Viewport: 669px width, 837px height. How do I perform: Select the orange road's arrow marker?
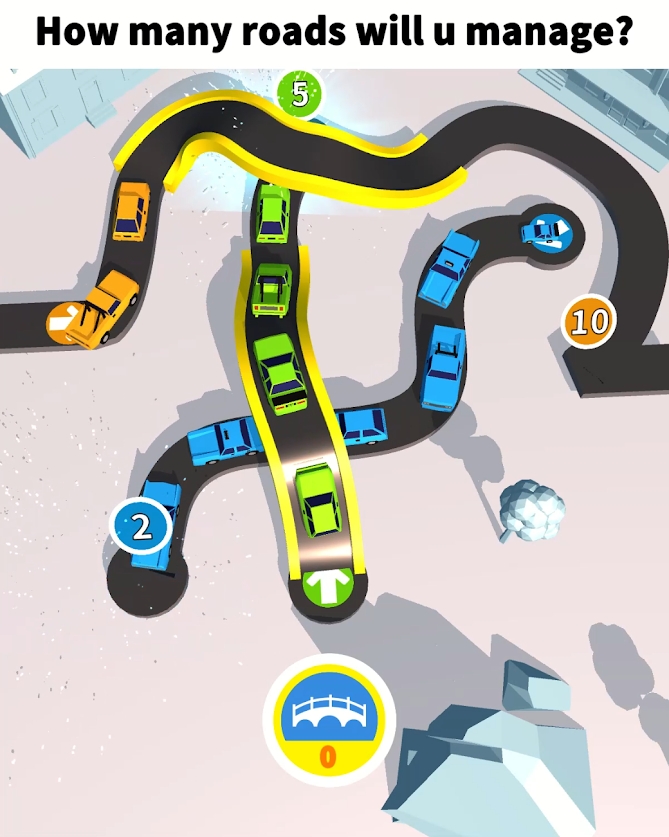64,322
